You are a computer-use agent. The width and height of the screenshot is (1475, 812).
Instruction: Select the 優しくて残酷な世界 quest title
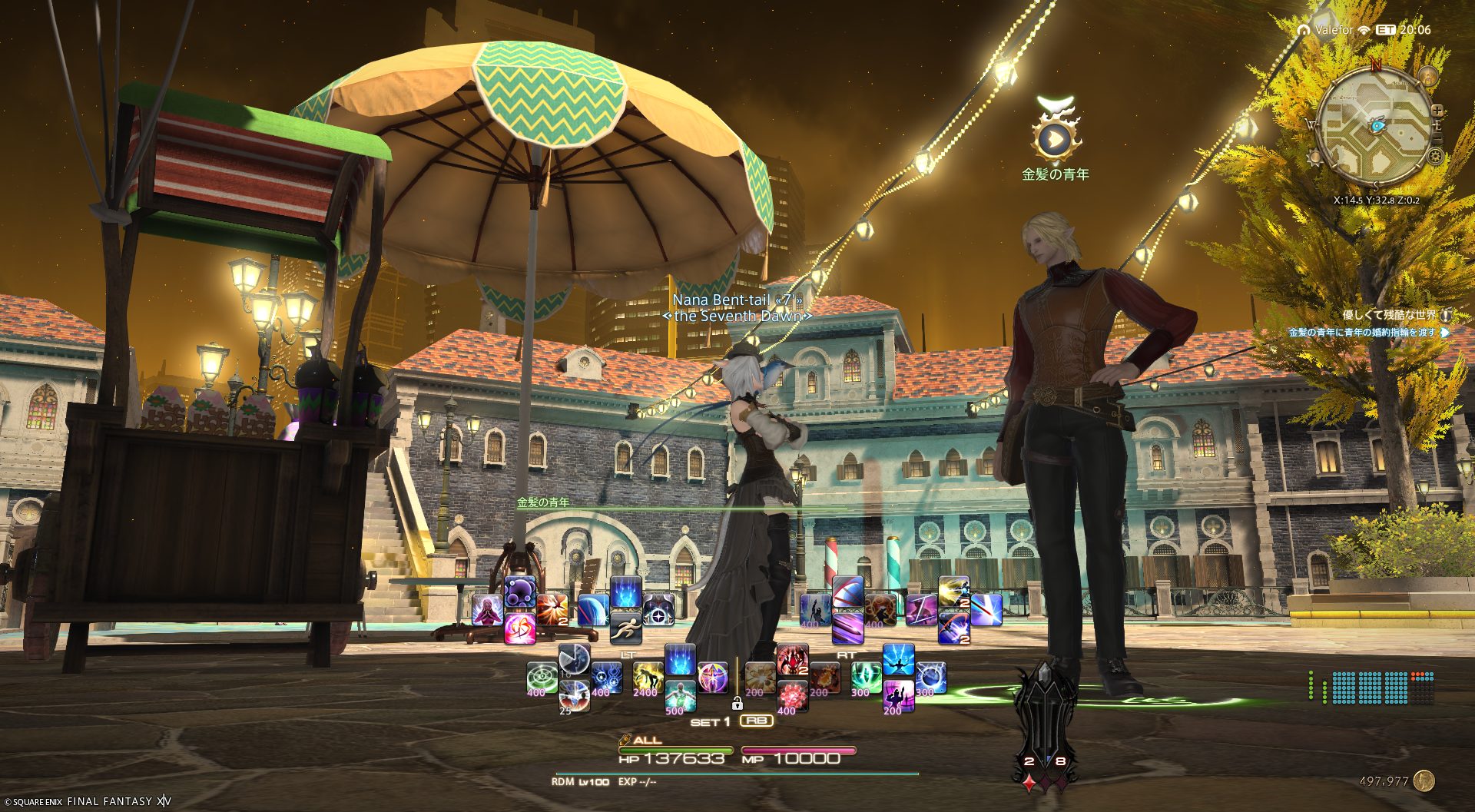click(1389, 315)
